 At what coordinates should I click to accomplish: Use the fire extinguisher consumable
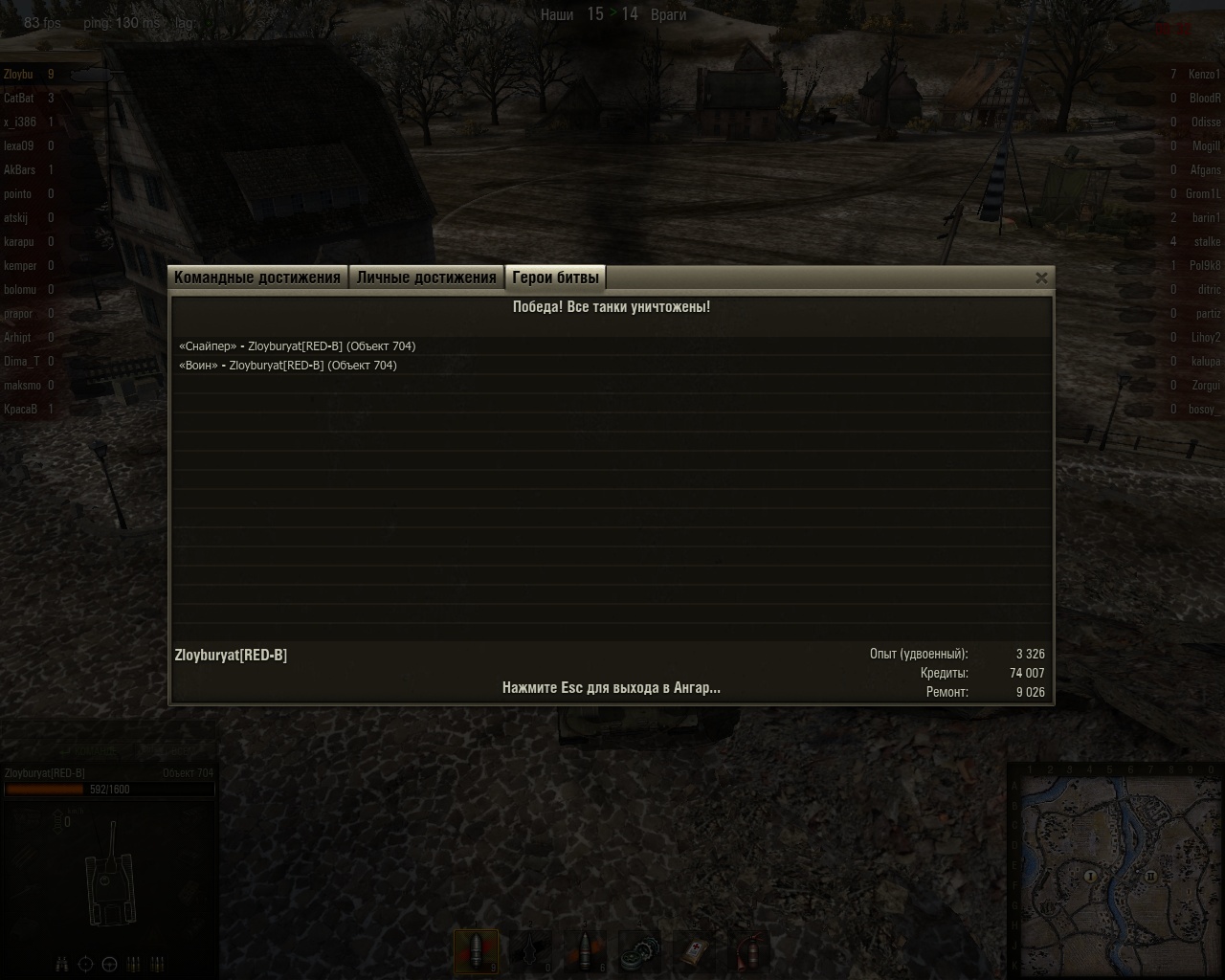pos(749,951)
